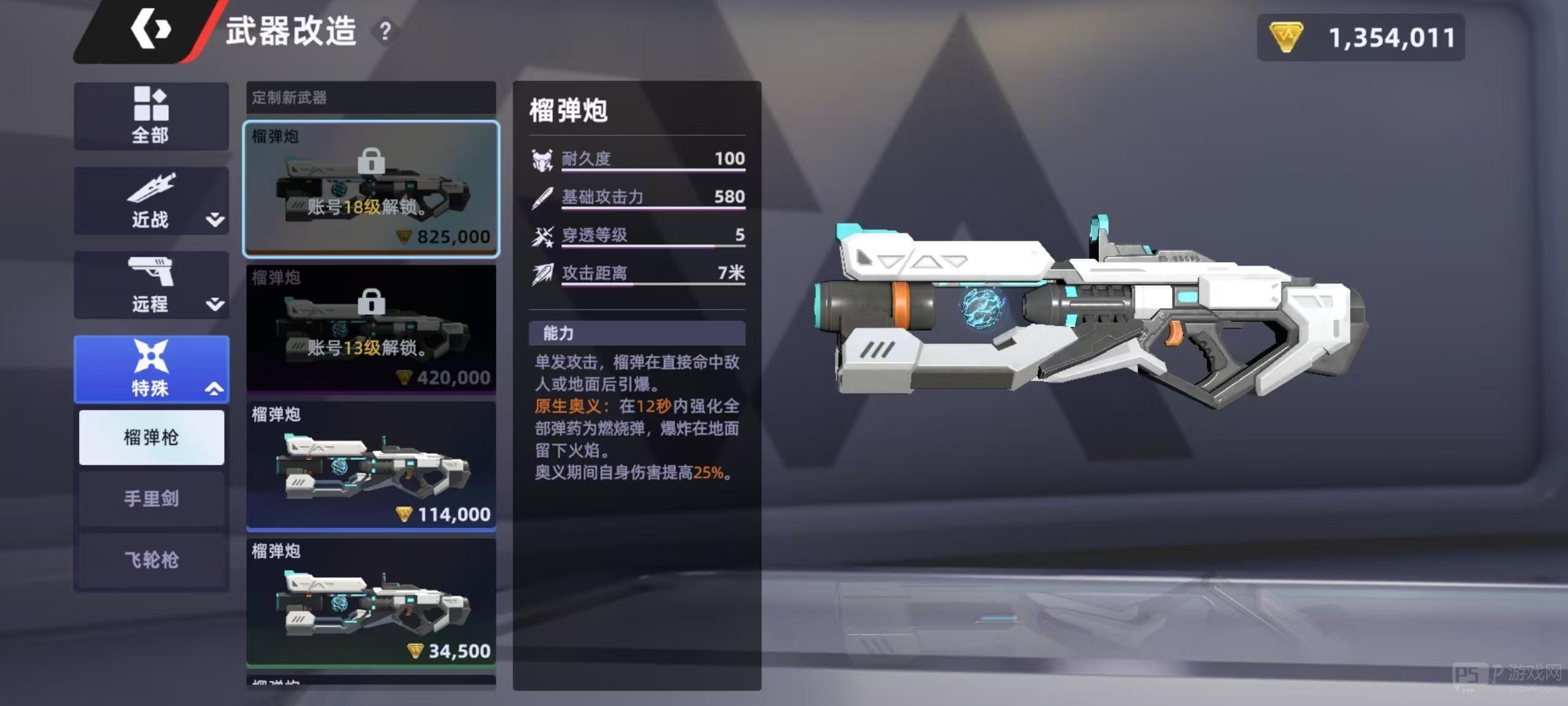Choose the 34,500 榴弹炮 weapon card

click(x=371, y=602)
